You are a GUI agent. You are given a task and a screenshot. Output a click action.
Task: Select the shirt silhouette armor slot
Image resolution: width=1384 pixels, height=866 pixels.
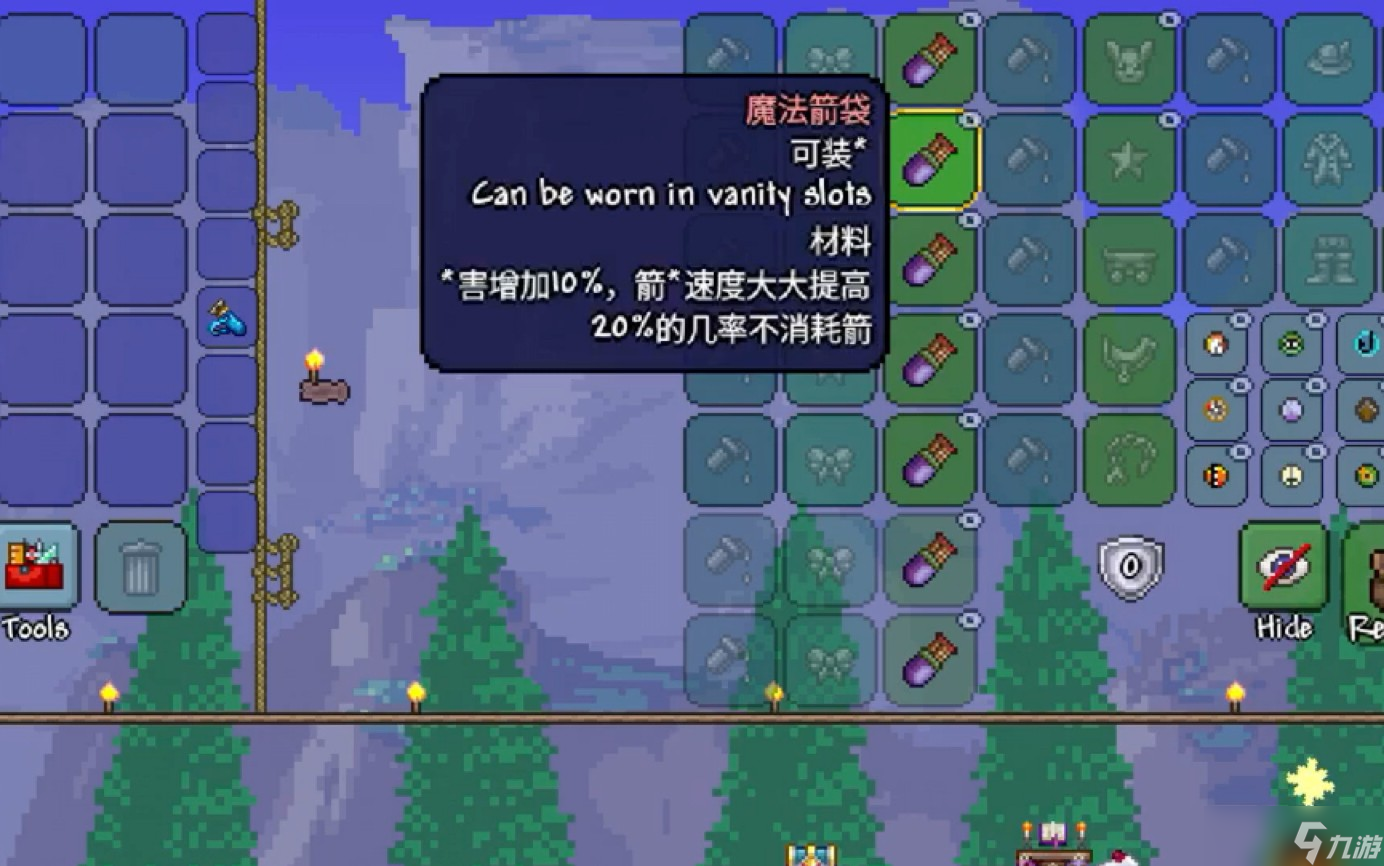coord(1328,160)
